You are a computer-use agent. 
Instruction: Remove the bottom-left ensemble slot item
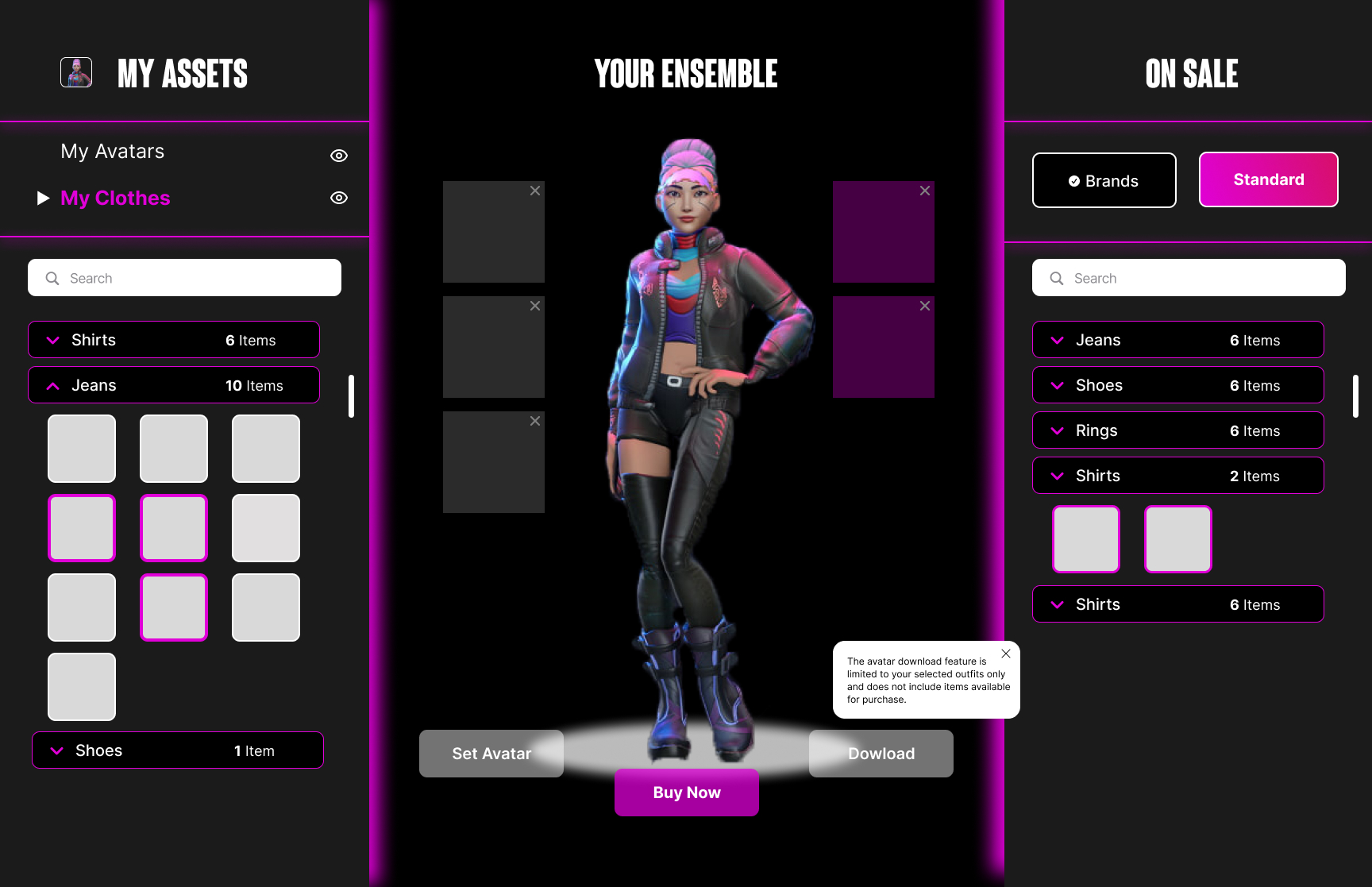pos(535,421)
